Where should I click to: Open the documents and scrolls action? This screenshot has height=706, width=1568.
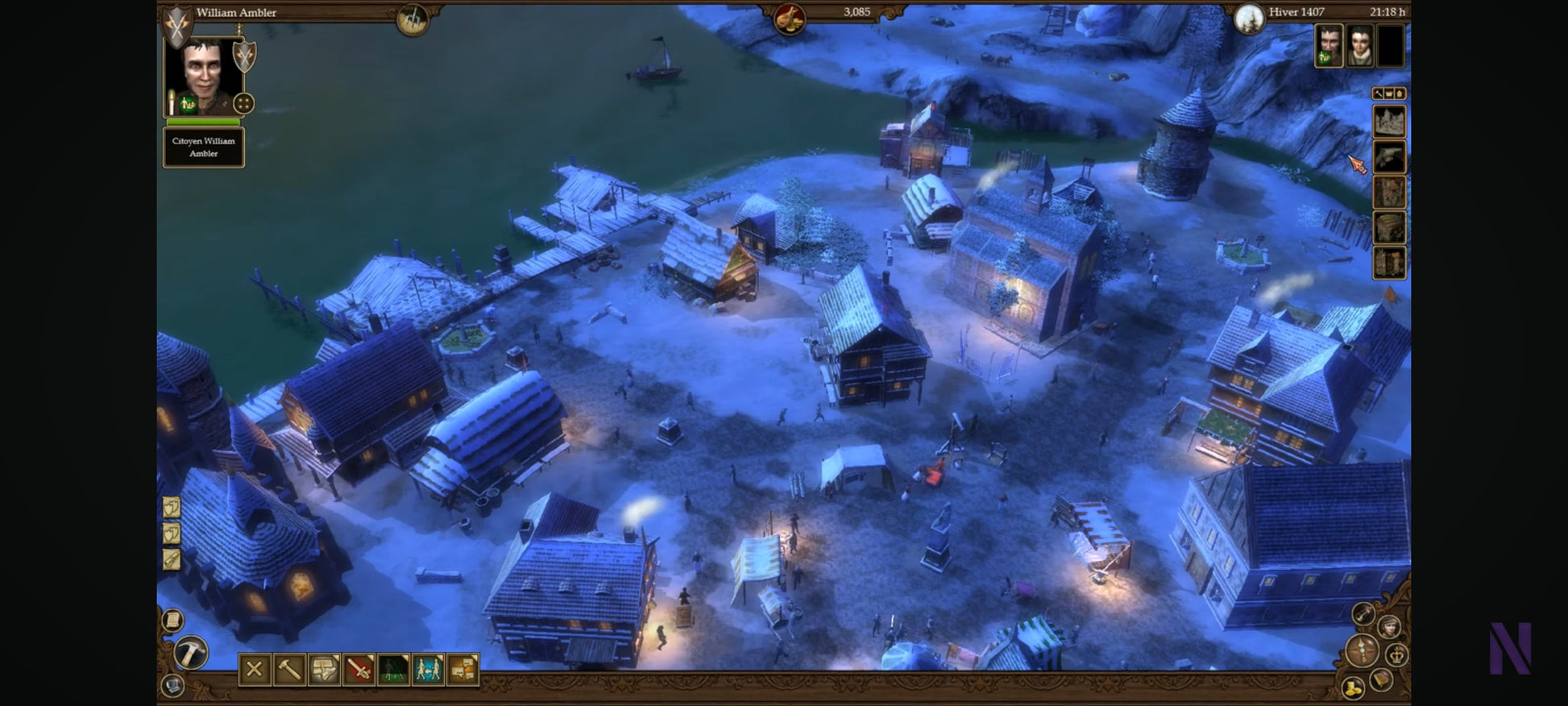(x=324, y=669)
